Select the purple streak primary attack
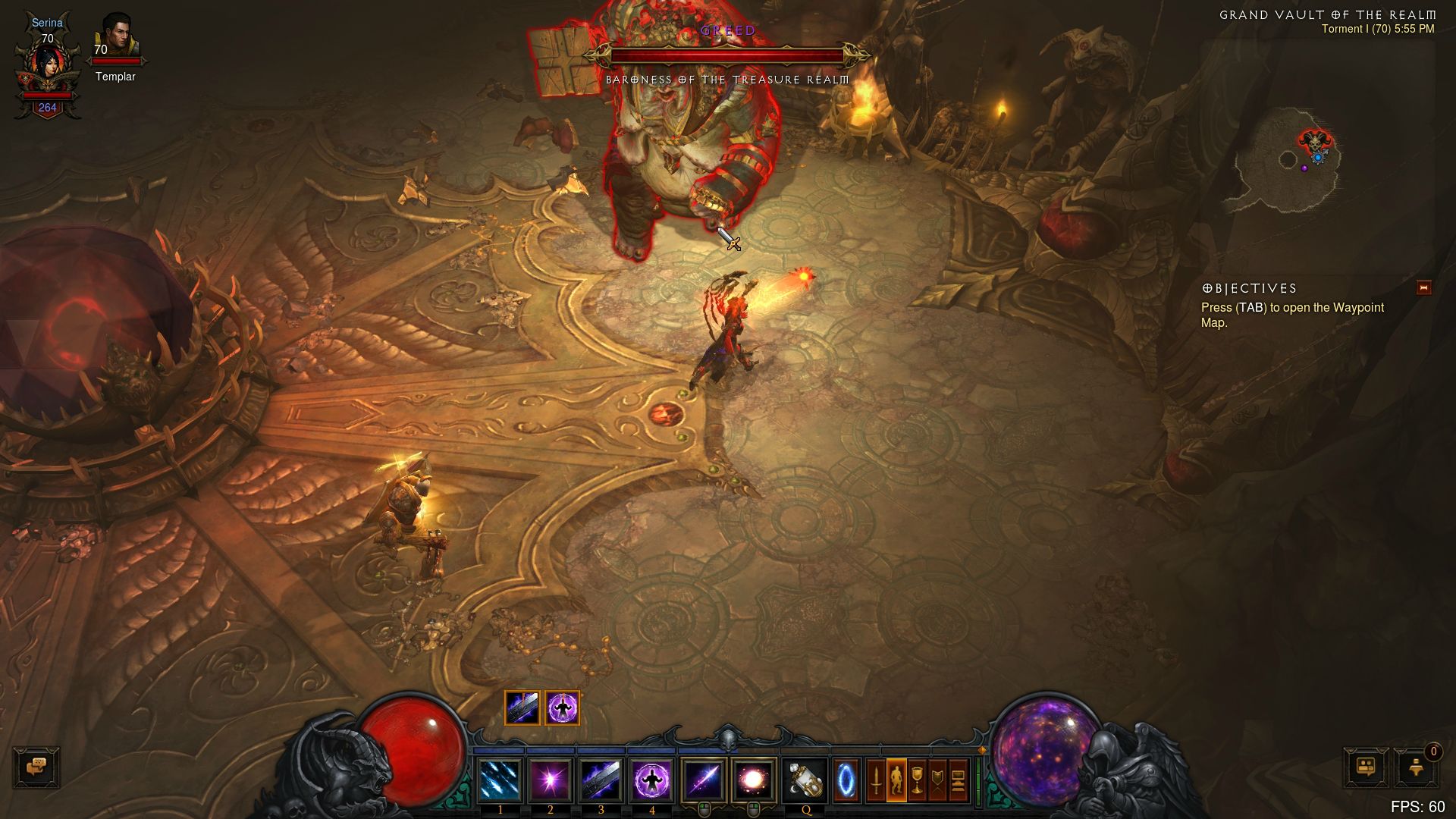The image size is (1456, 819). pyautogui.click(x=703, y=780)
